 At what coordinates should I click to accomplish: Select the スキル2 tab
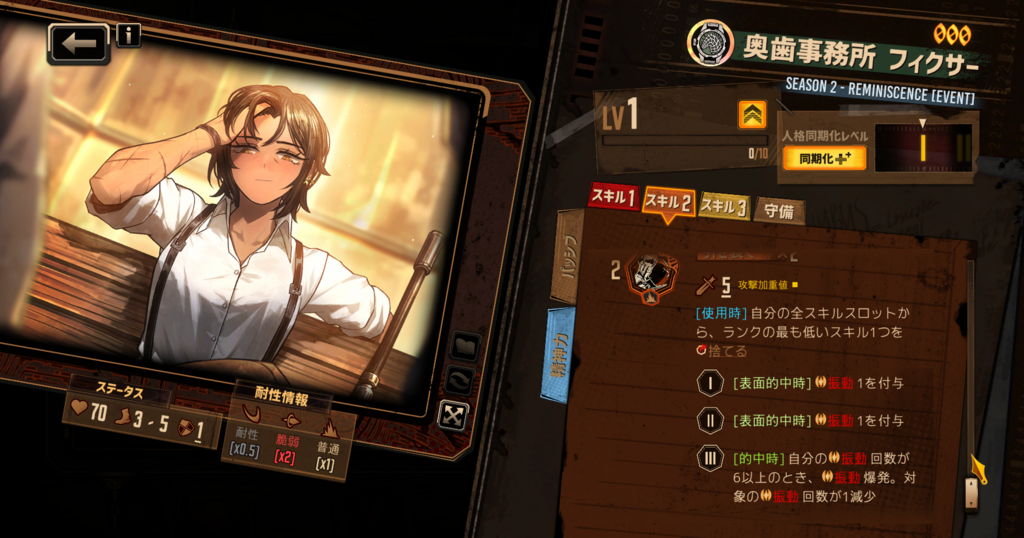pos(668,202)
